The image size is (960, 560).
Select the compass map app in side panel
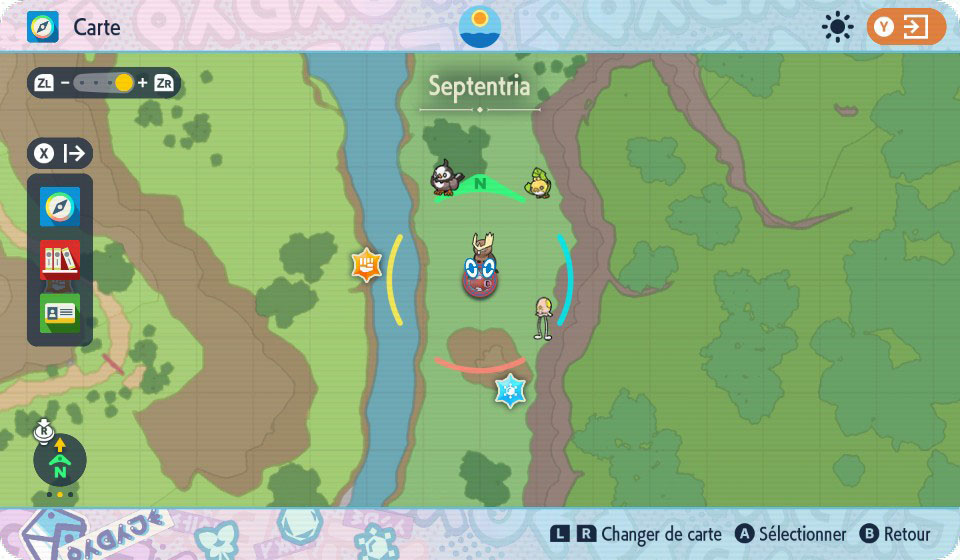pos(60,207)
